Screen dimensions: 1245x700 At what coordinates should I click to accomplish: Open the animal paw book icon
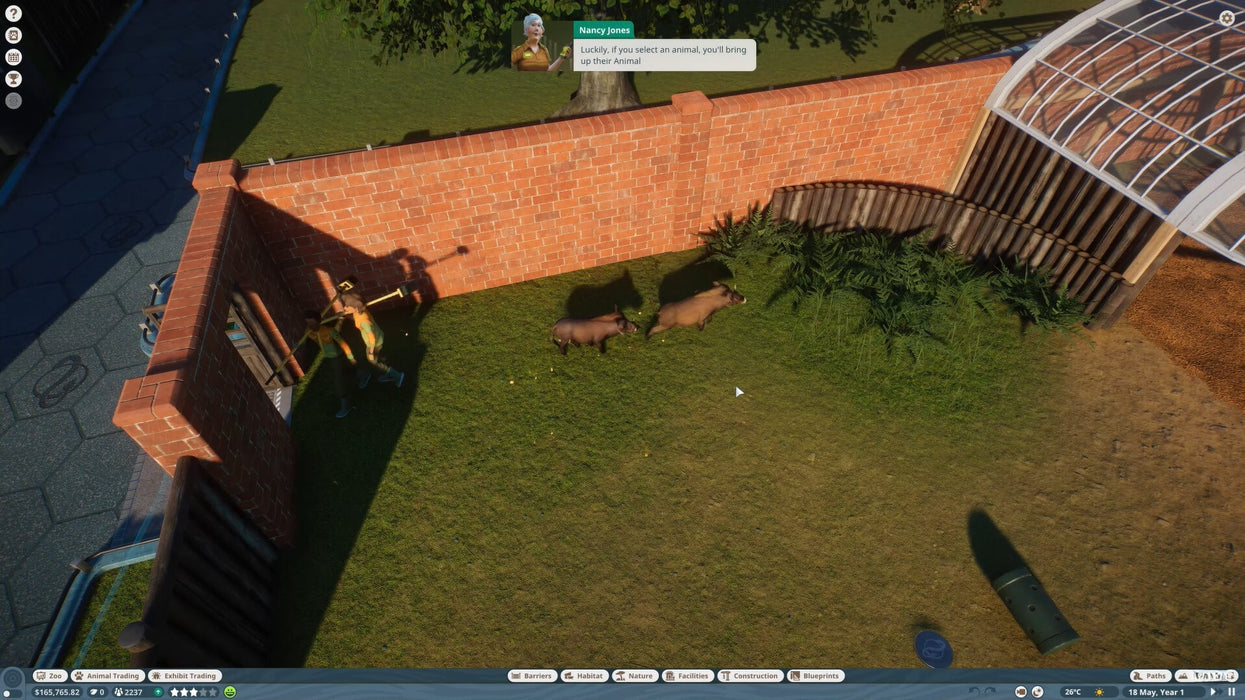coord(14,35)
